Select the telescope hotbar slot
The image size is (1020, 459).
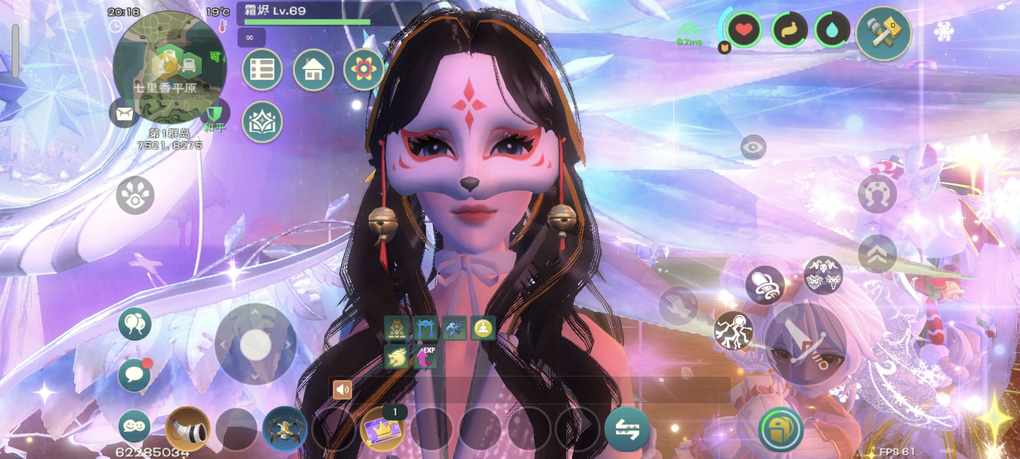[187, 428]
